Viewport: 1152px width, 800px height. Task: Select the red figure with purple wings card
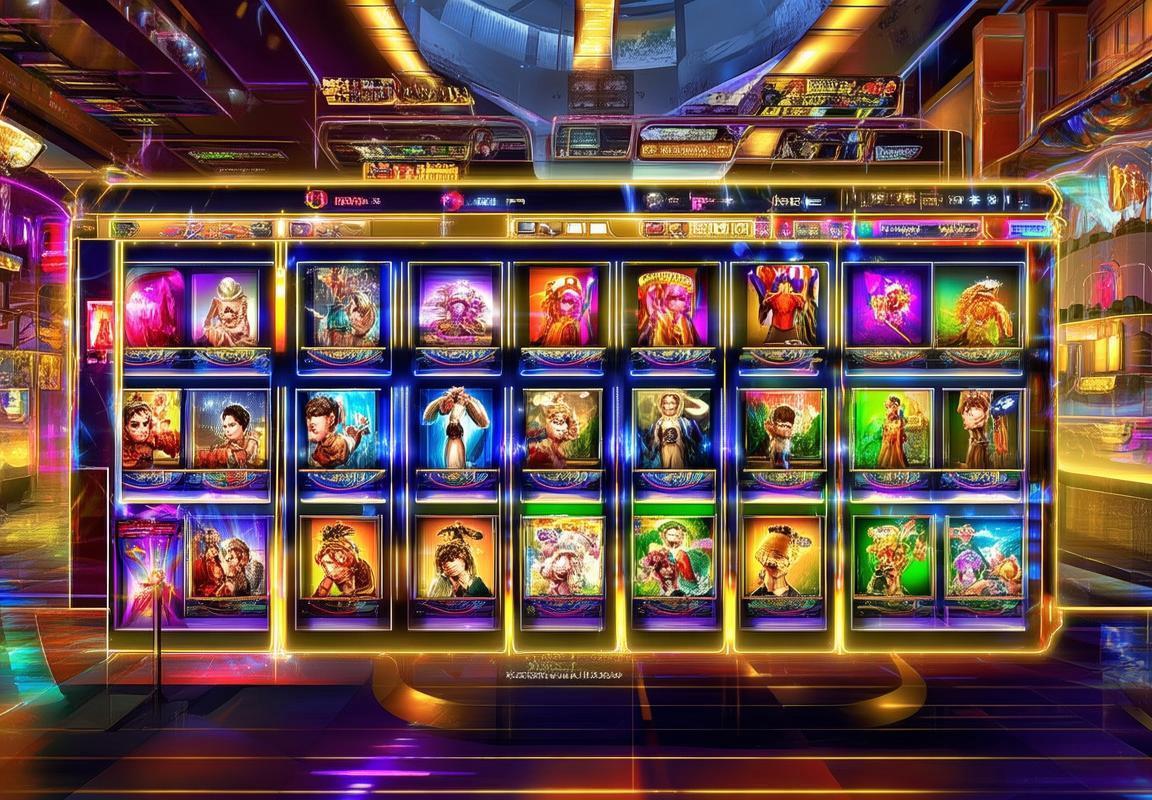pos(781,306)
